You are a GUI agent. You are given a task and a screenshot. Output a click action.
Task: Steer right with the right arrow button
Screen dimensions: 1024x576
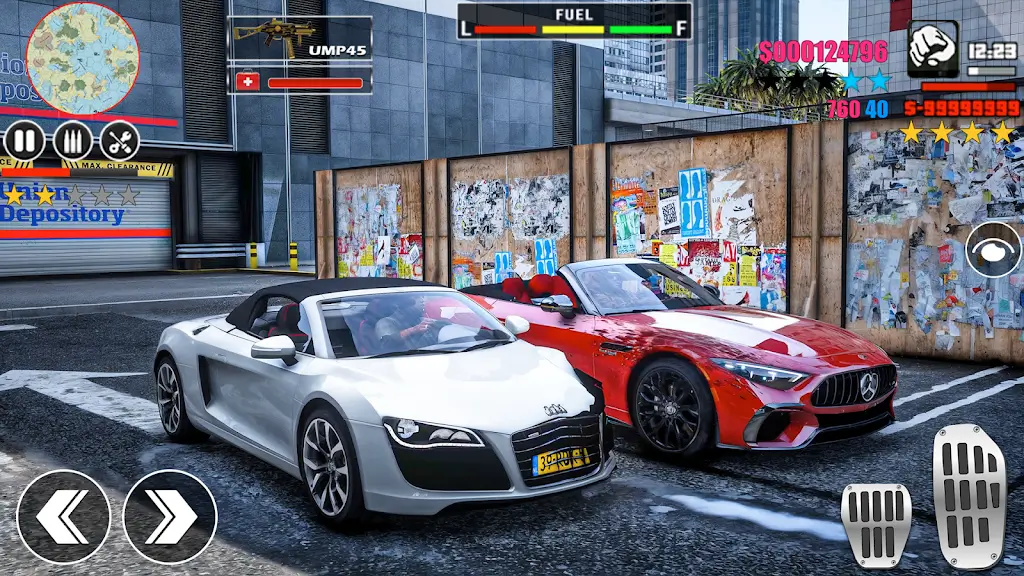click(170, 516)
